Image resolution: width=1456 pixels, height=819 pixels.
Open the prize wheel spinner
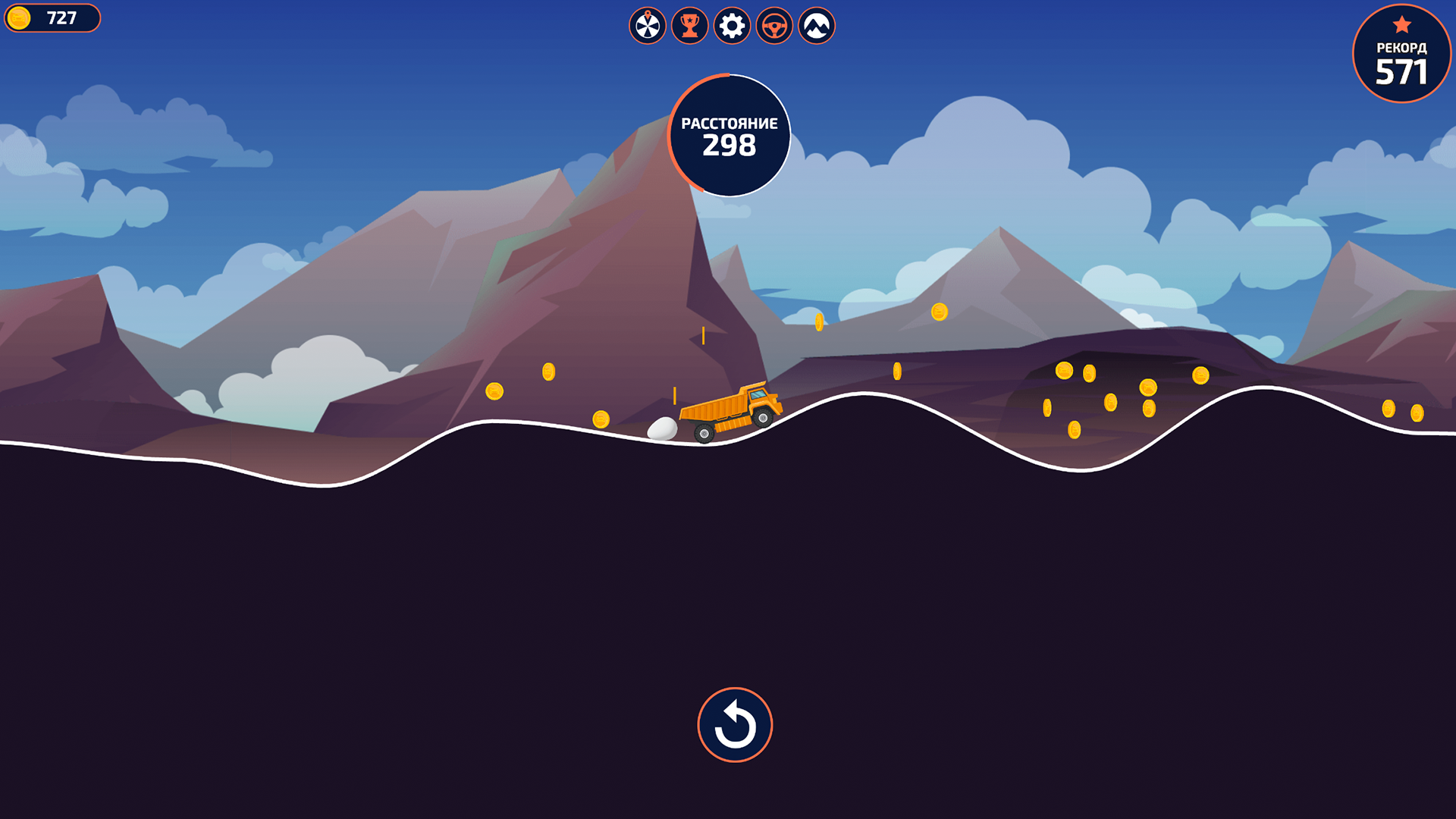tap(647, 26)
